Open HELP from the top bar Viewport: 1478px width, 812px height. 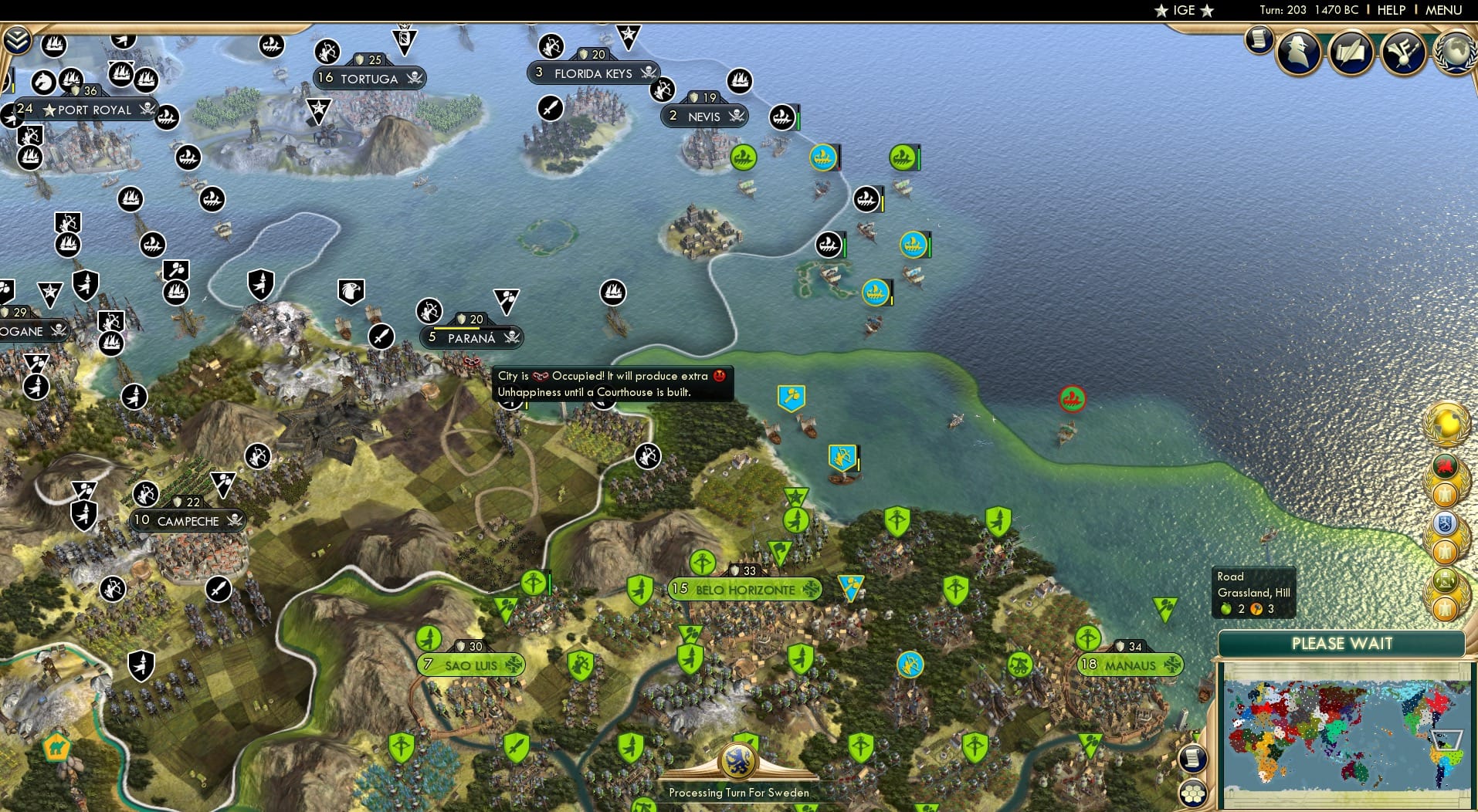click(x=1390, y=10)
